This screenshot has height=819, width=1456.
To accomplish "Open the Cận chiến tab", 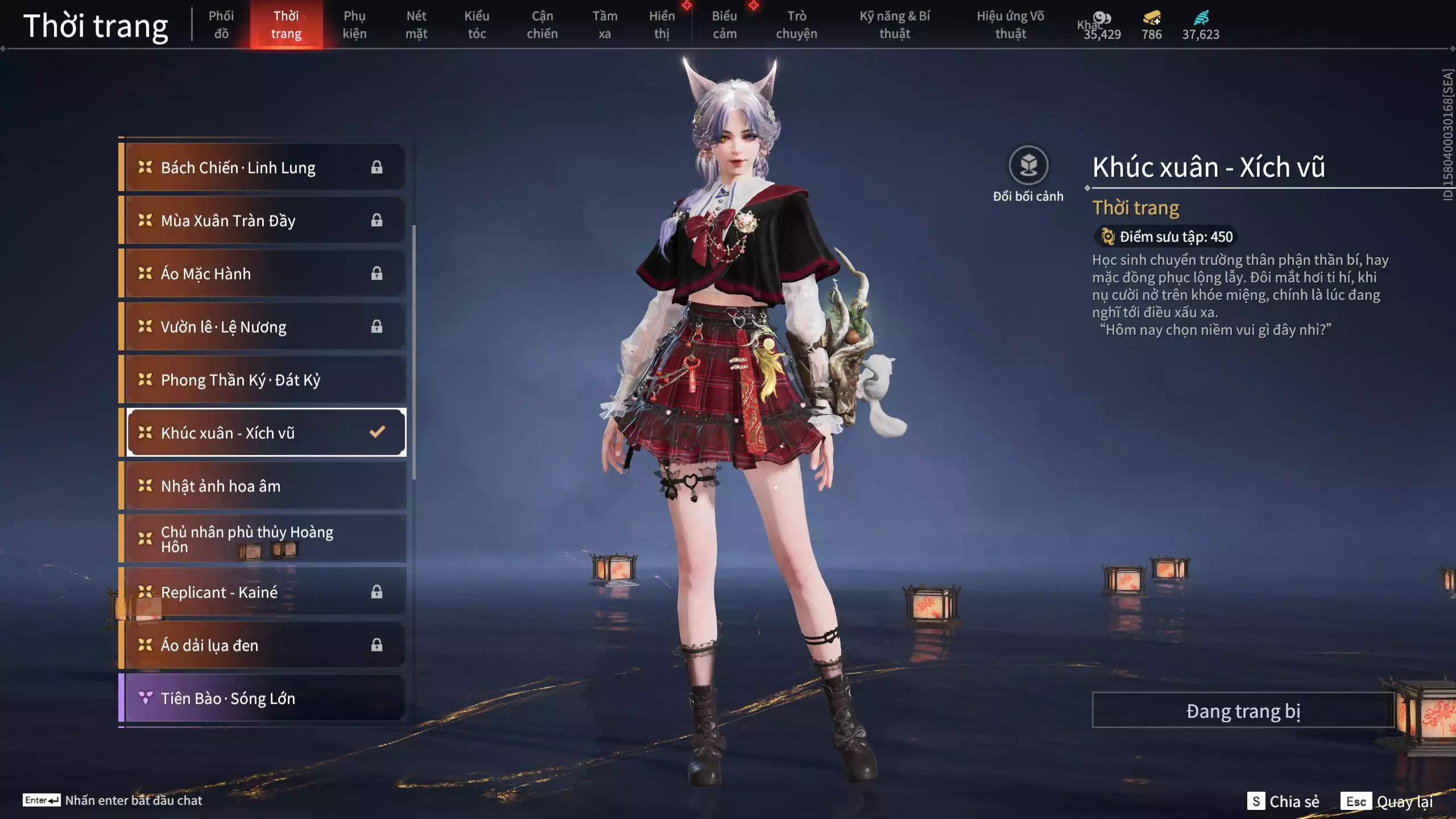I will coord(541,24).
